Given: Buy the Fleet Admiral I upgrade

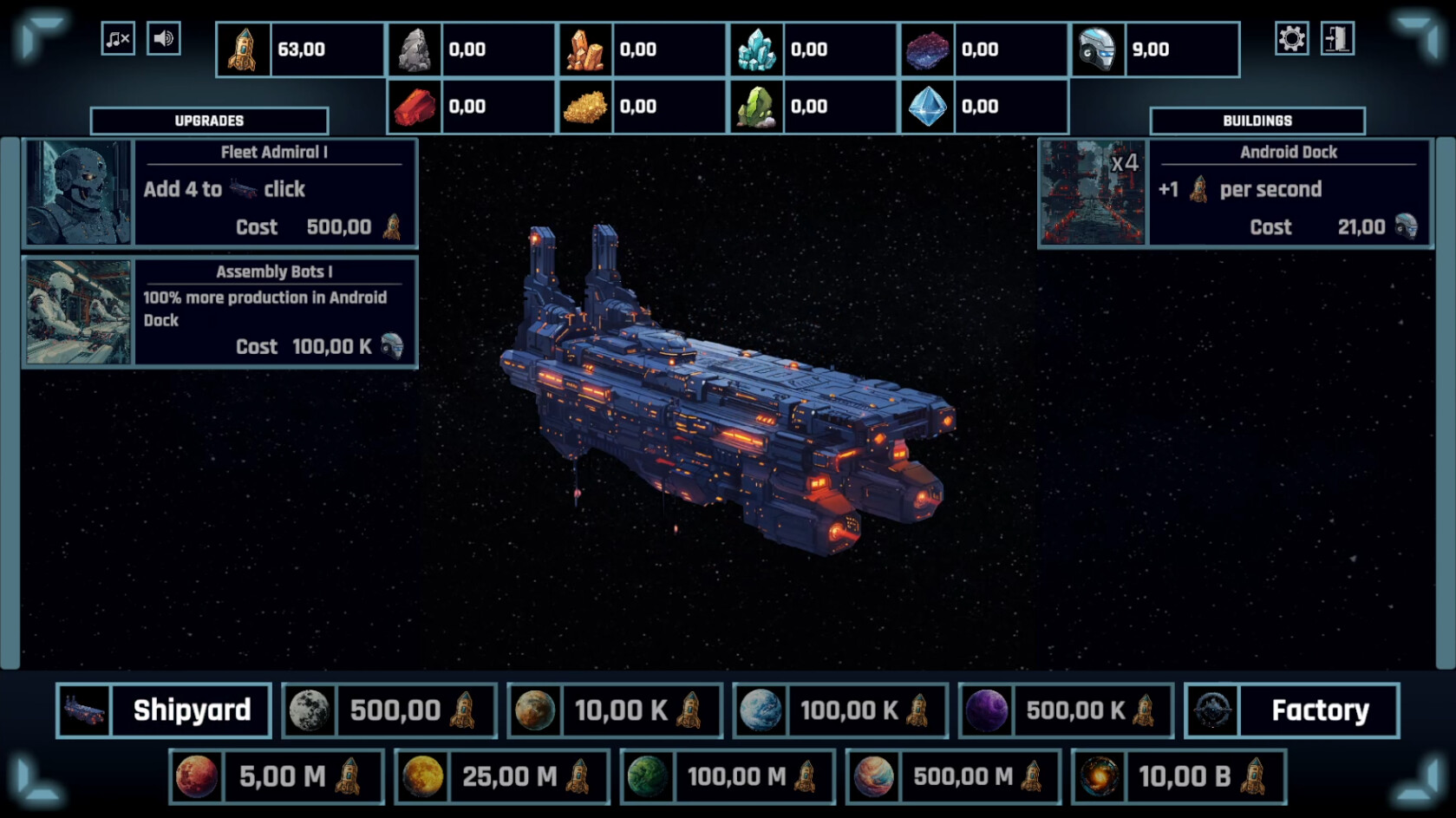Looking at the screenshot, I should point(221,191).
